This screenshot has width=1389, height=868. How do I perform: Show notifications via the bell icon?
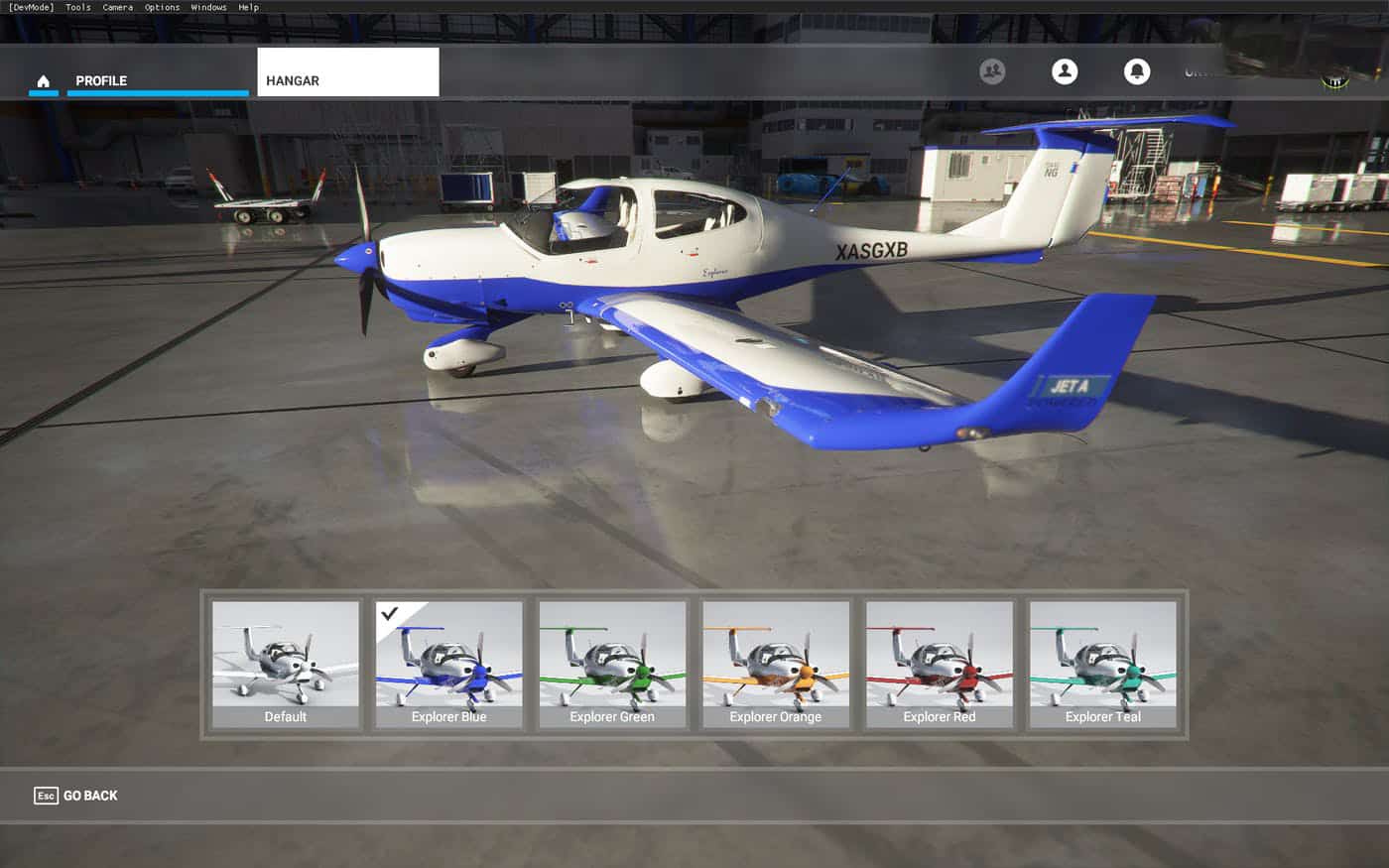pos(1137,71)
